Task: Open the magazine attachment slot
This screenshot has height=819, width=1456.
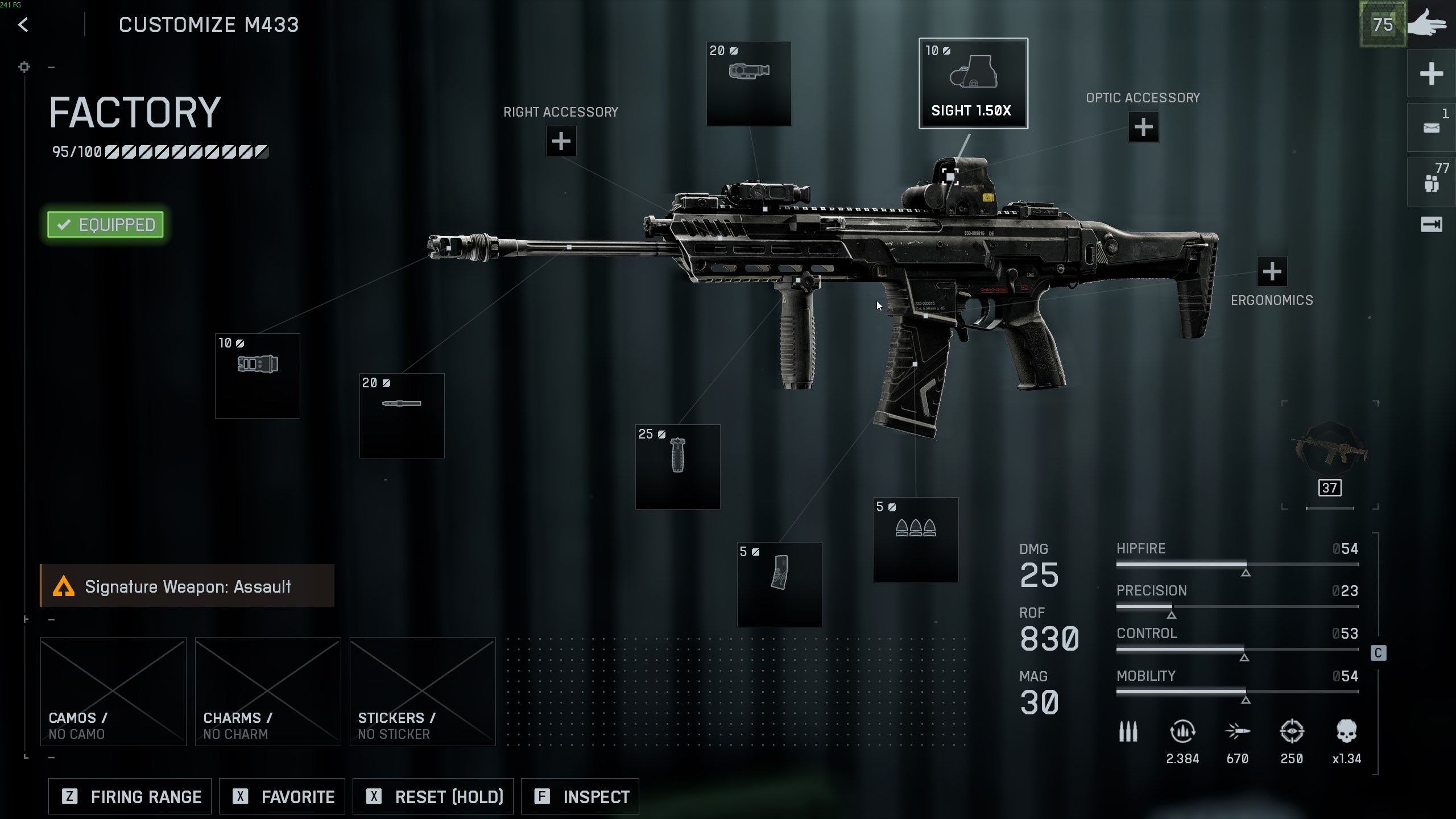Action: (x=779, y=584)
